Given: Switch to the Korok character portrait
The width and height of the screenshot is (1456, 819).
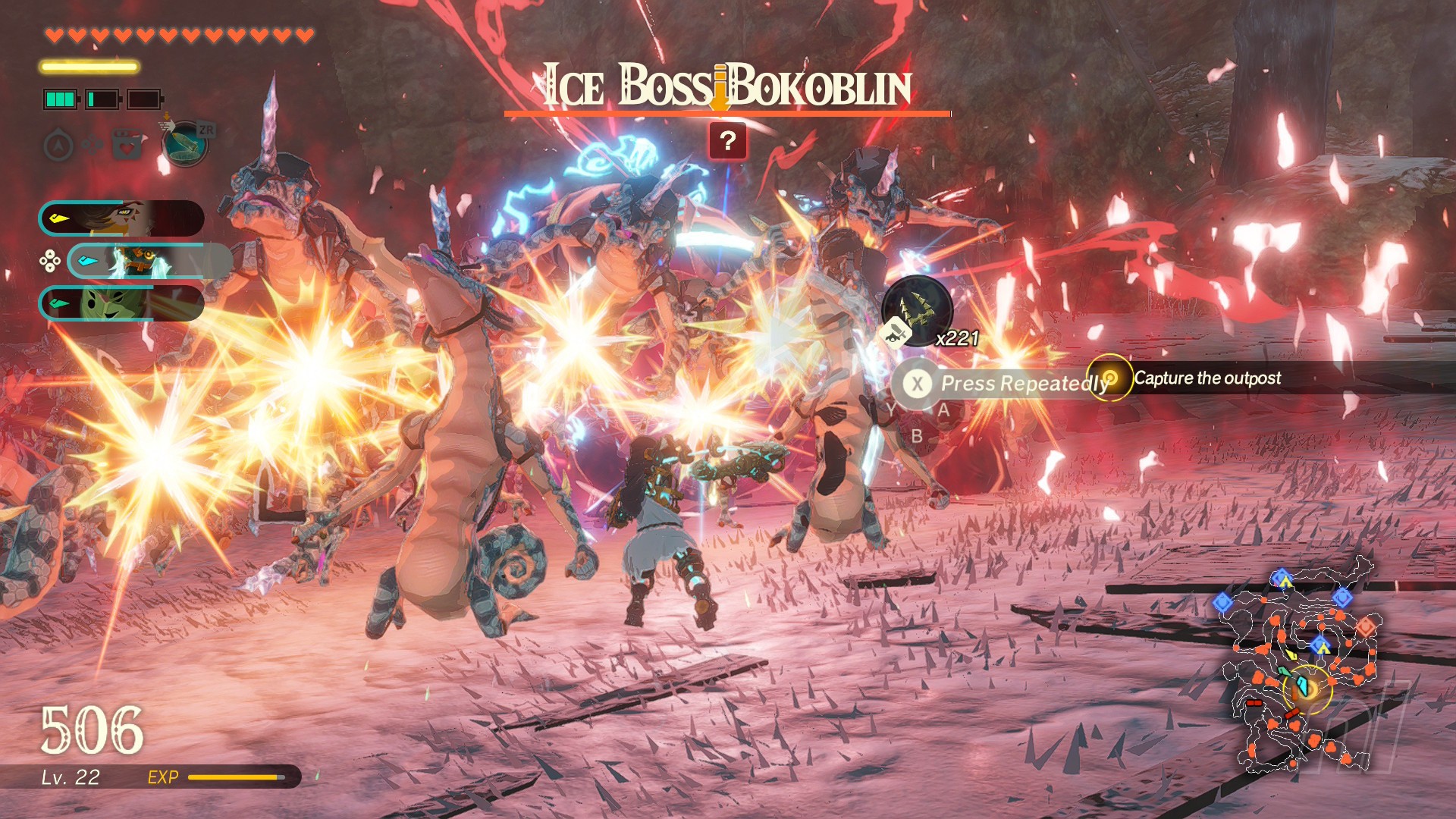Looking at the screenshot, I should (121, 303).
